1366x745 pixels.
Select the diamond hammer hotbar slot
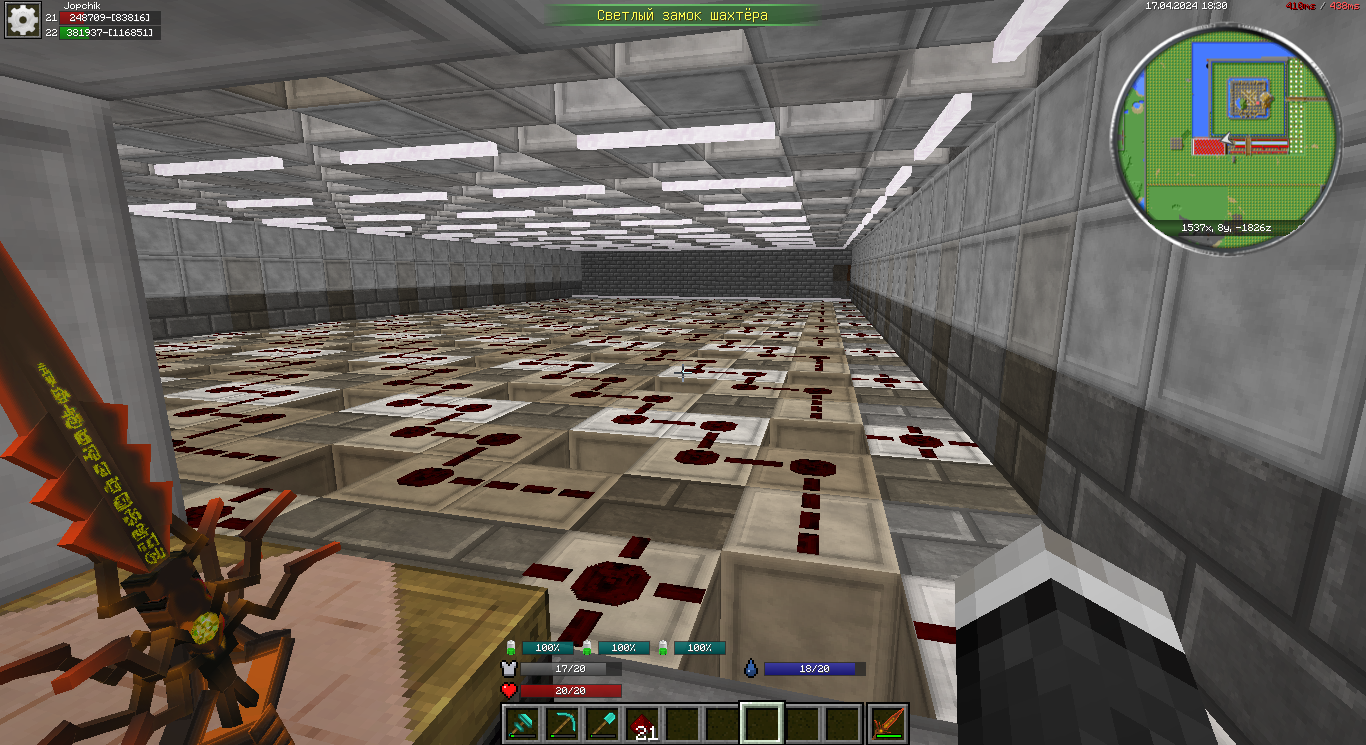pyautogui.click(x=521, y=723)
